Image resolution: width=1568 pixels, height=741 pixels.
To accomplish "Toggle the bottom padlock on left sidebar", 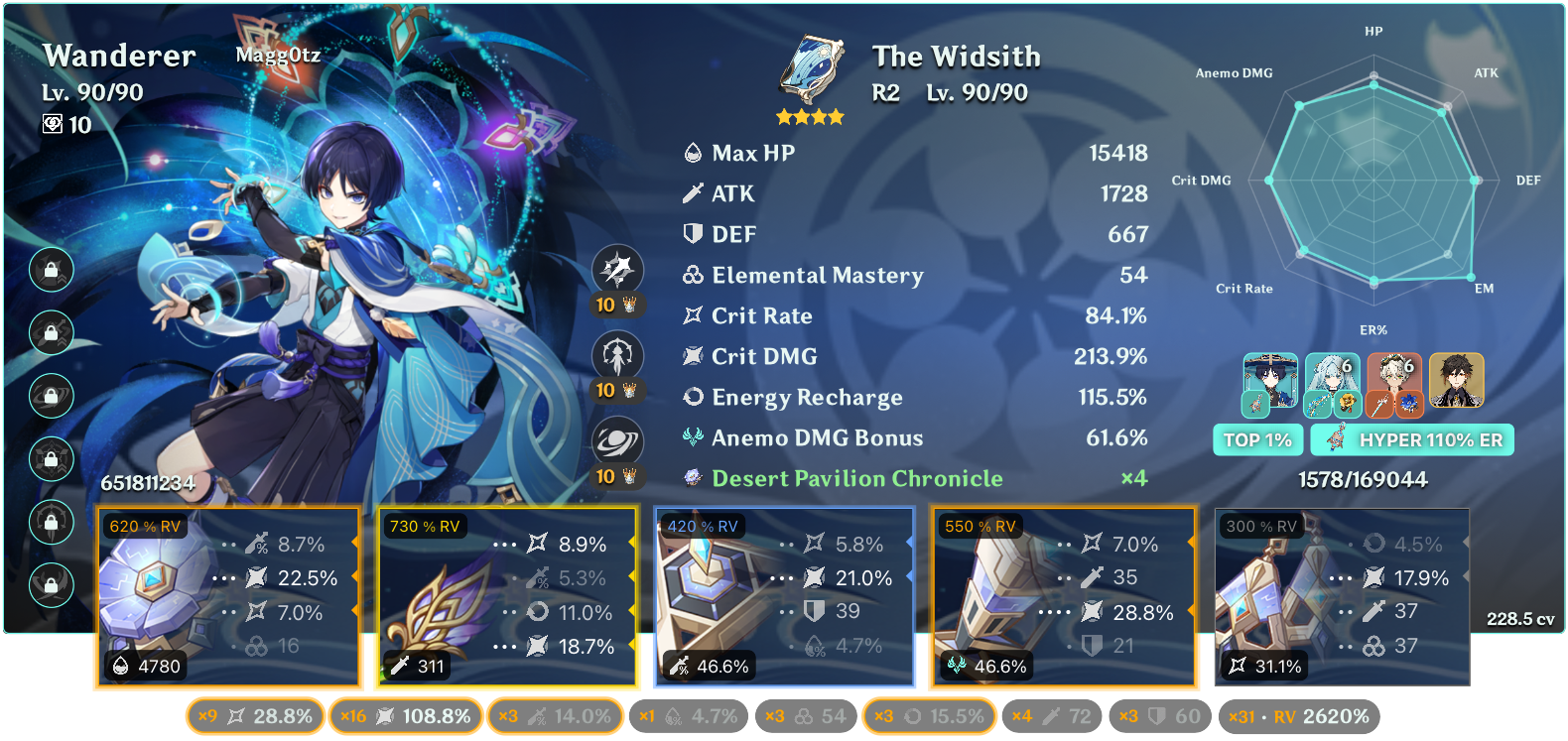I will [51, 587].
